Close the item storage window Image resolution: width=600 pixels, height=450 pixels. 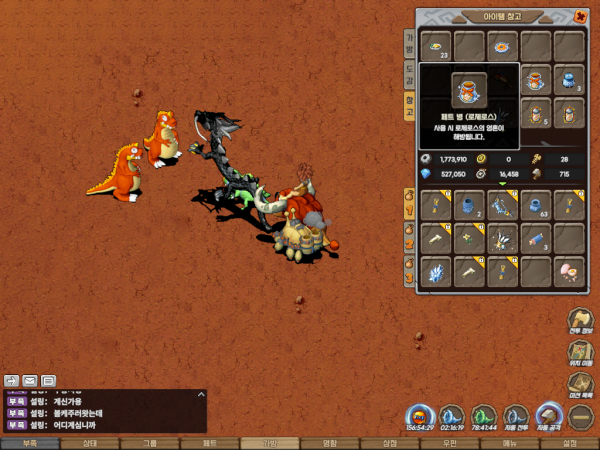(582, 17)
